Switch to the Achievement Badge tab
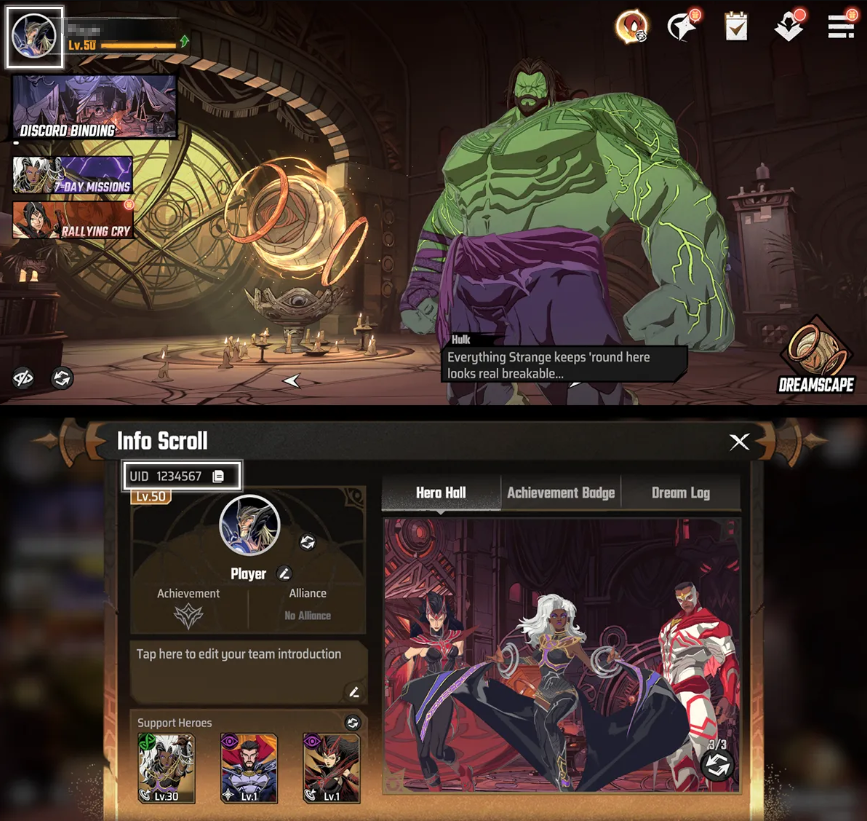 (560, 493)
